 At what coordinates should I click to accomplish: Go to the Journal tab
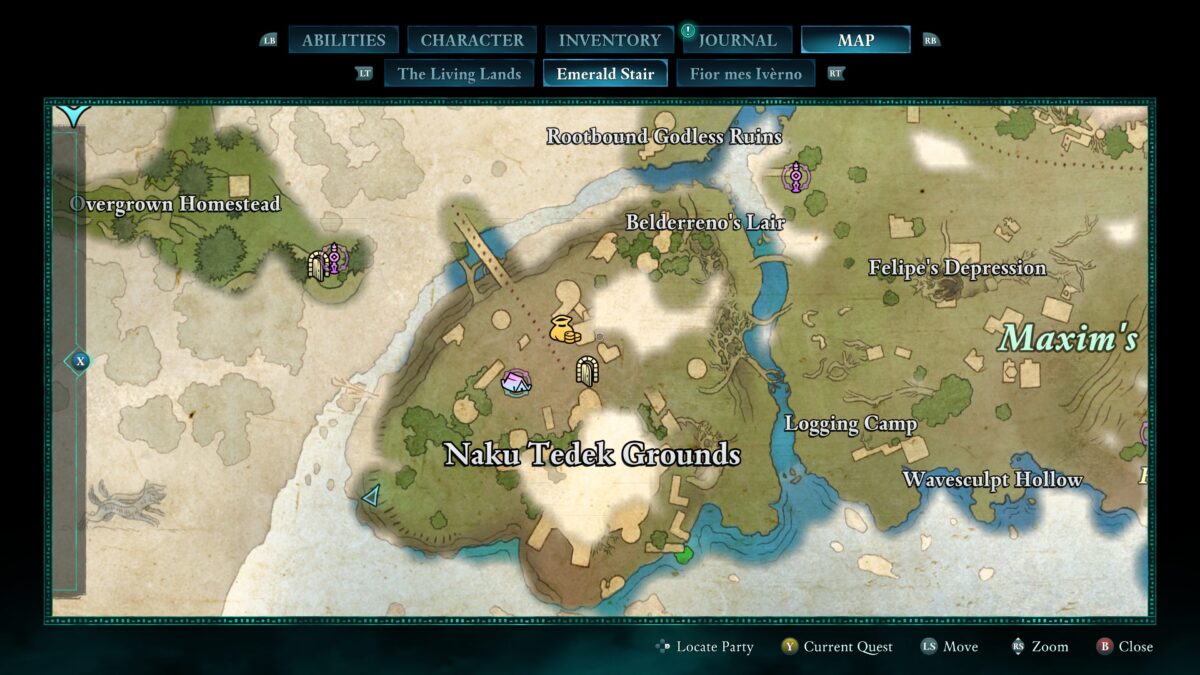[737, 40]
